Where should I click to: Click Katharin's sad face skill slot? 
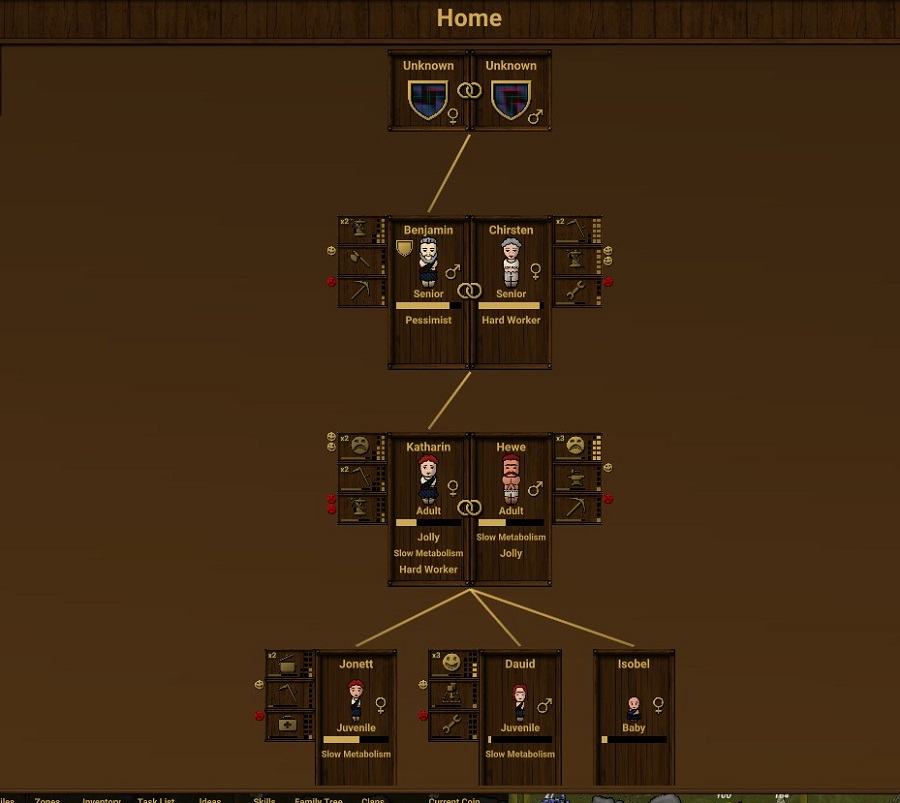[x=360, y=447]
